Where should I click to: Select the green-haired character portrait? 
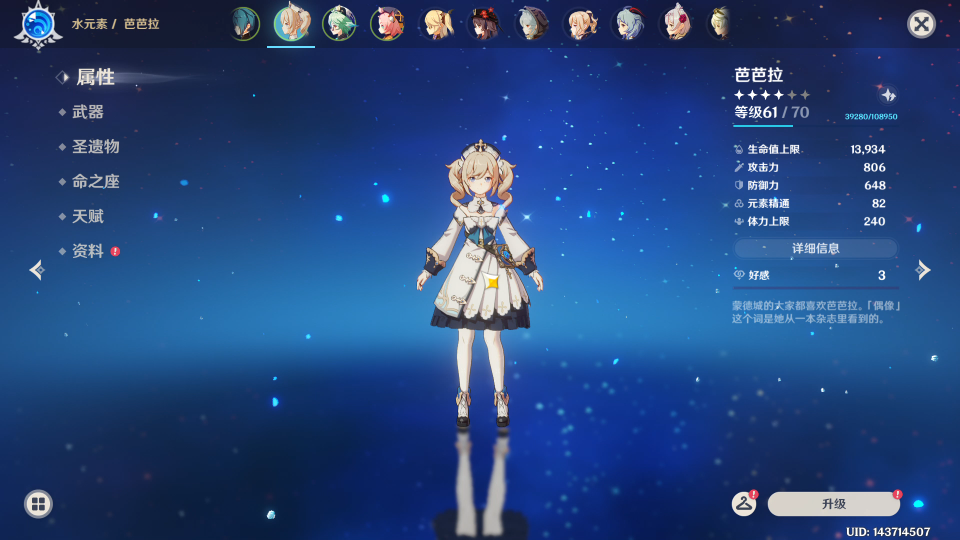pos(339,23)
